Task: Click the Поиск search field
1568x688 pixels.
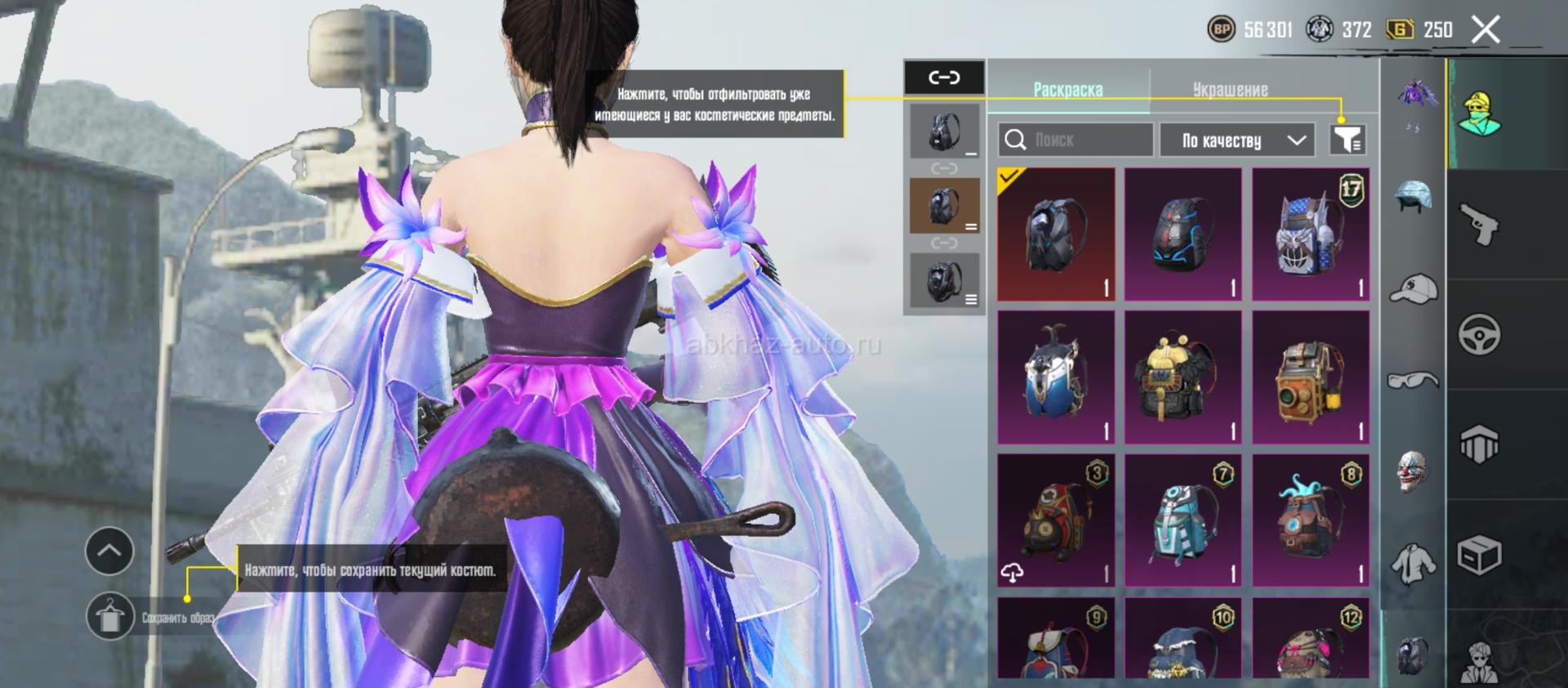Action: click(x=1076, y=140)
